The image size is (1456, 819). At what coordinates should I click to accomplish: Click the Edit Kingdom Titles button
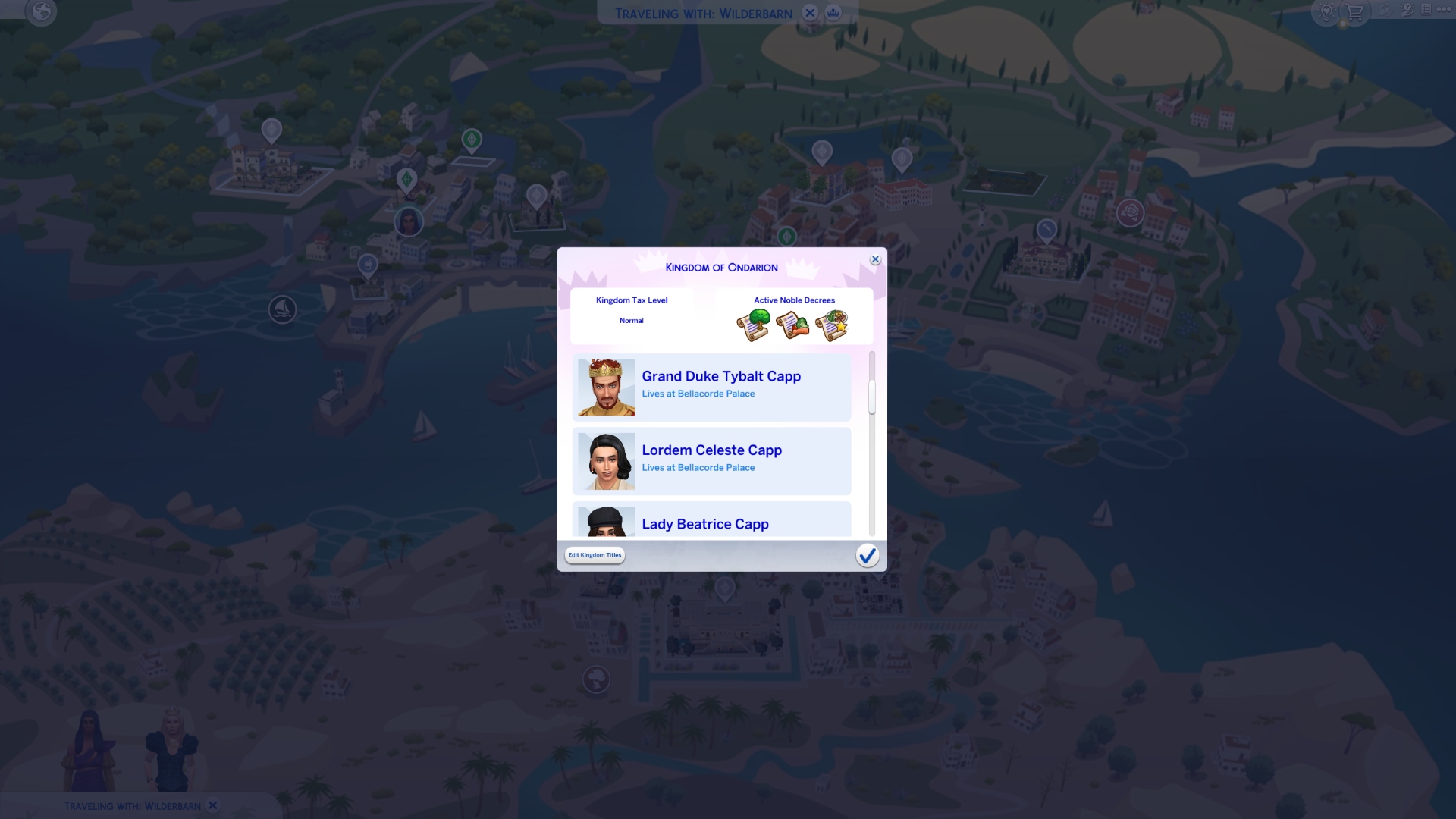(595, 555)
